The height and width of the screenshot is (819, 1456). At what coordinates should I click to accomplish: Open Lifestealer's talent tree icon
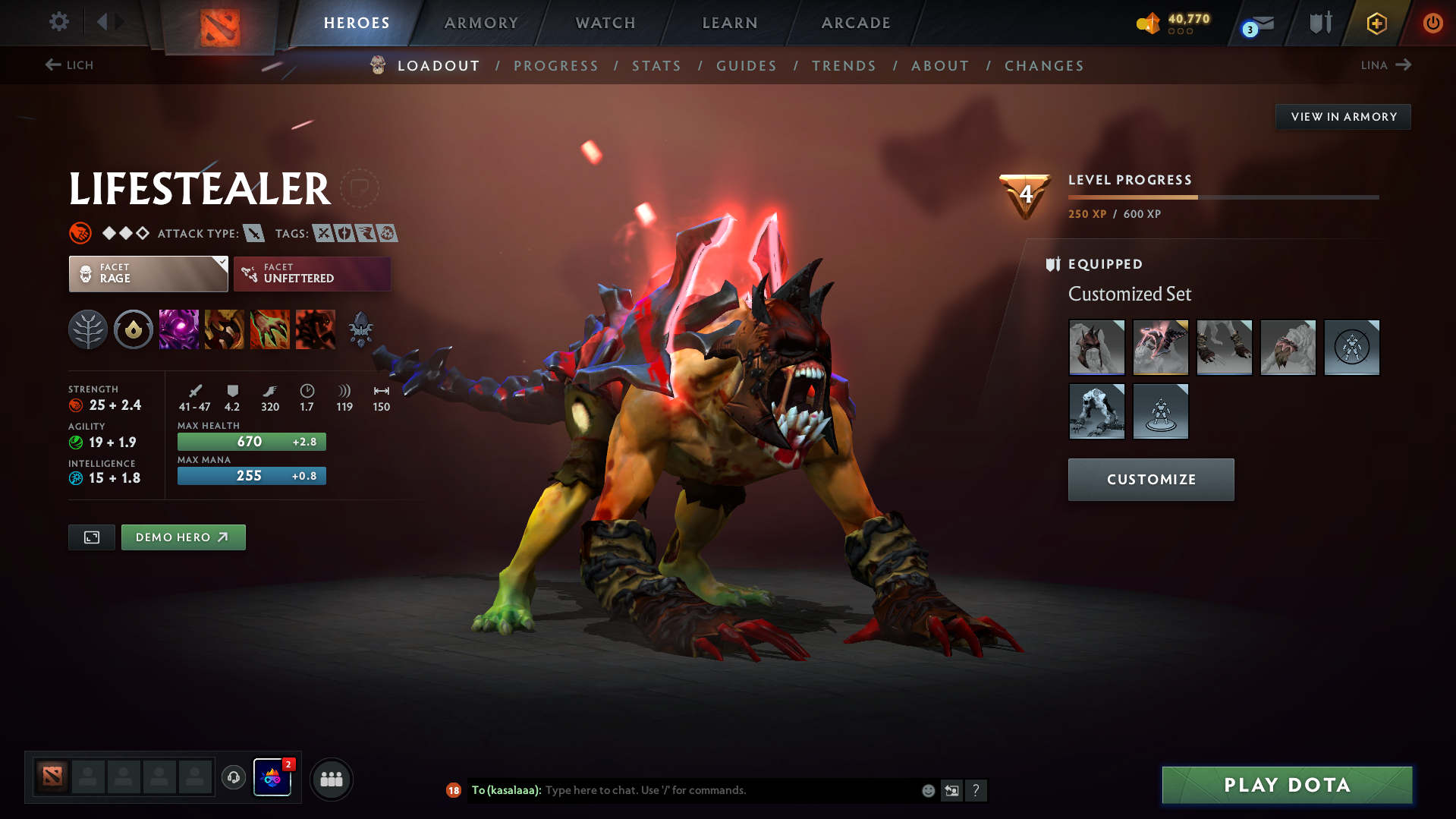pos(88,329)
